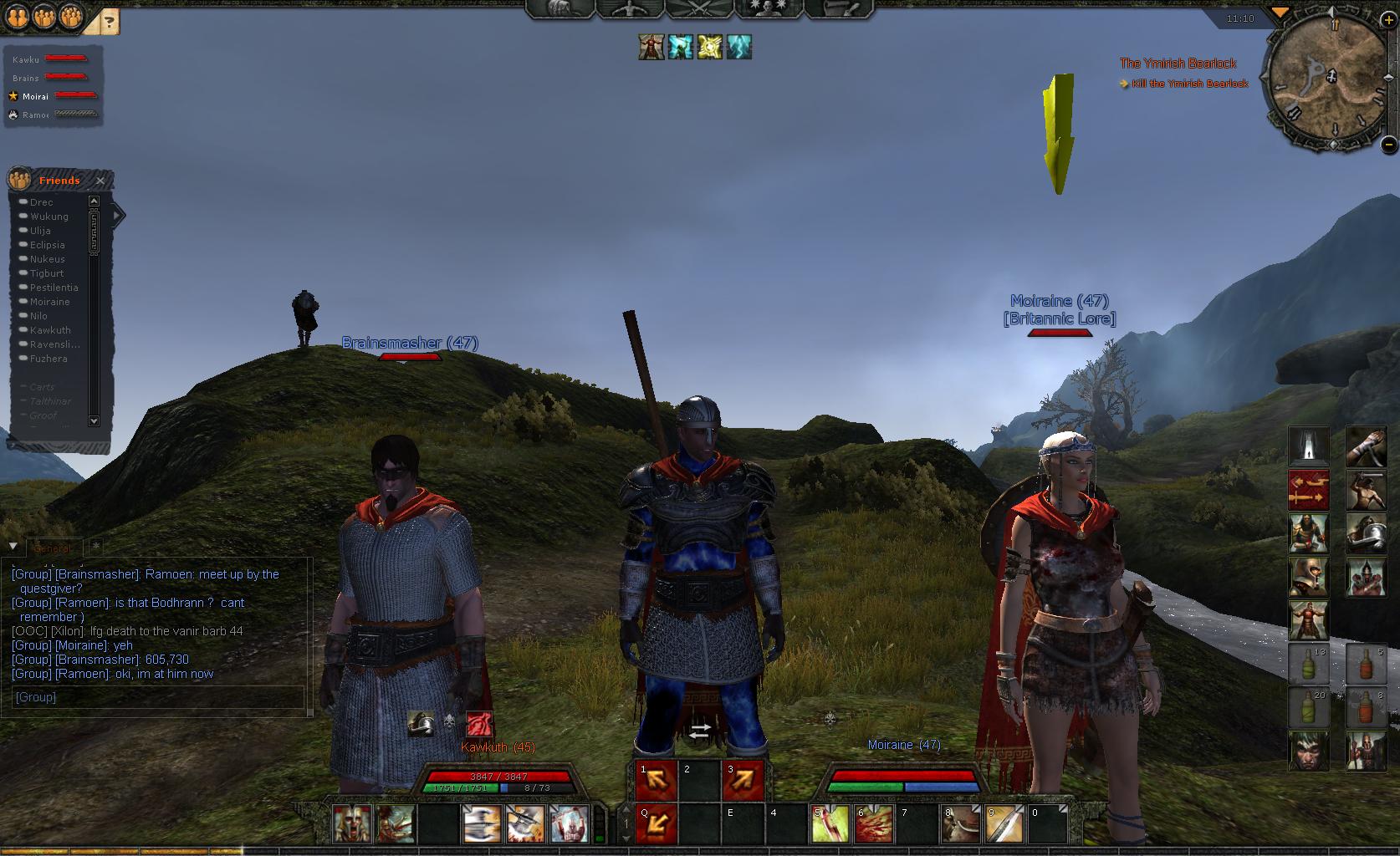Switch to the General chat tab
The width and height of the screenshot is (1400, 856).
54,548
